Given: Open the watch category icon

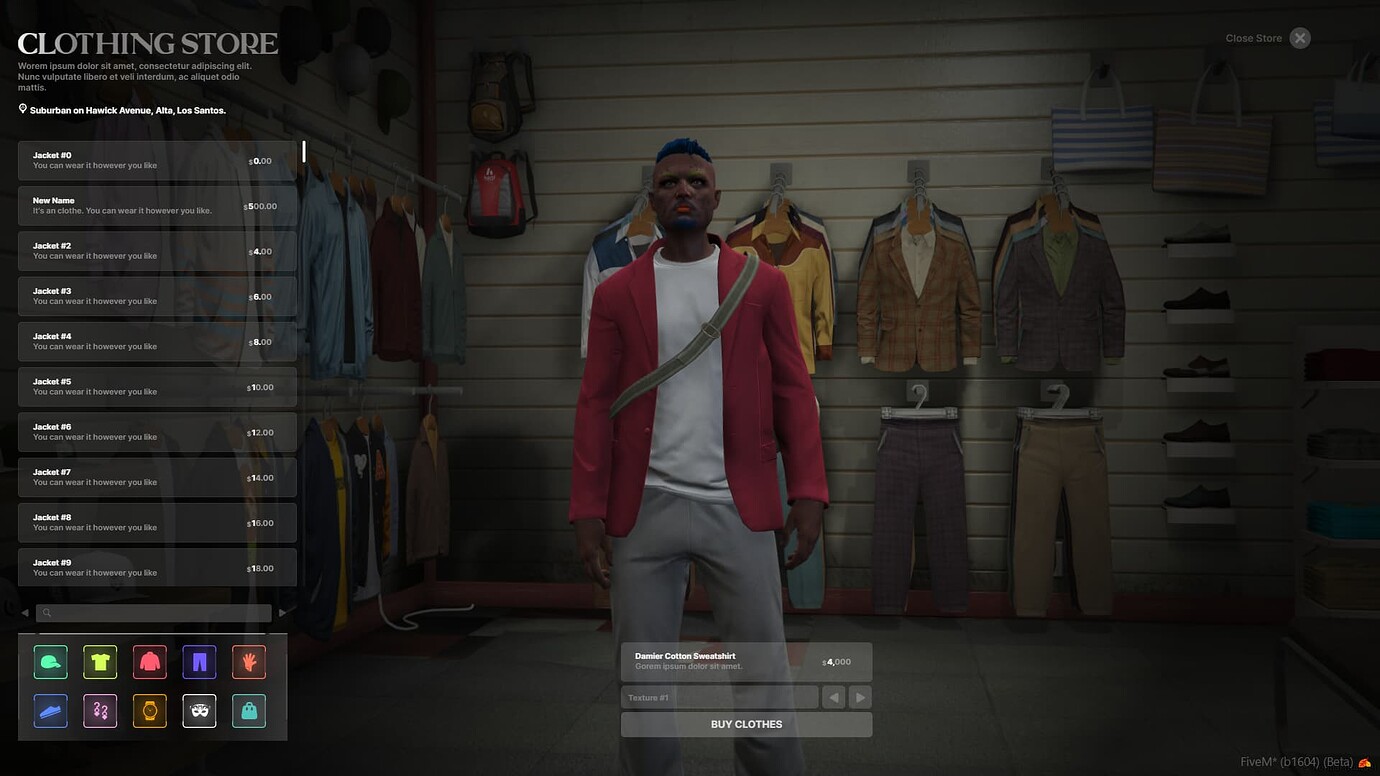Looking at the screenshot, I should 149,711.
